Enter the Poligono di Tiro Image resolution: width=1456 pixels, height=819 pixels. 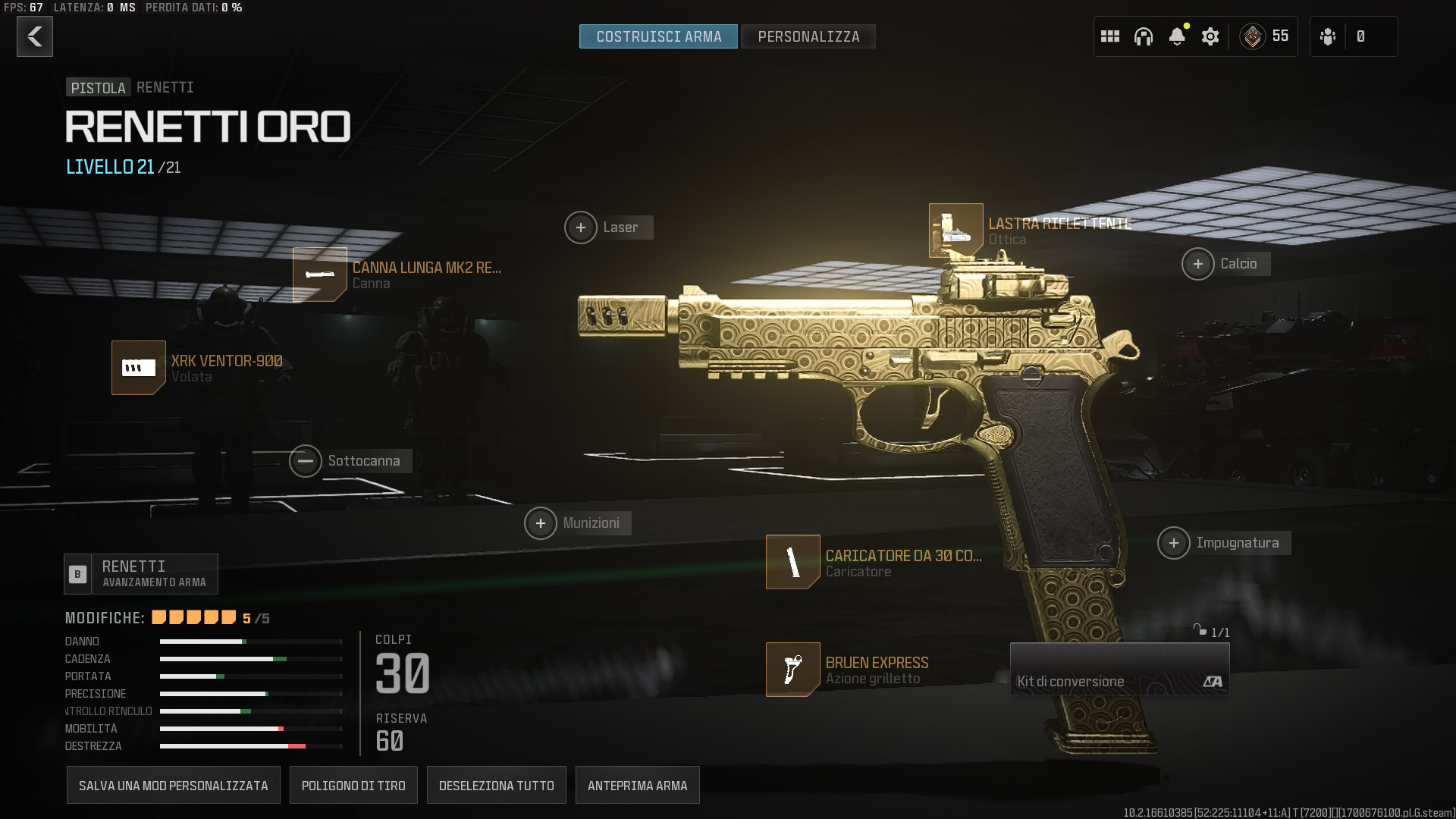pyautogui.click(x=353, y=786)
